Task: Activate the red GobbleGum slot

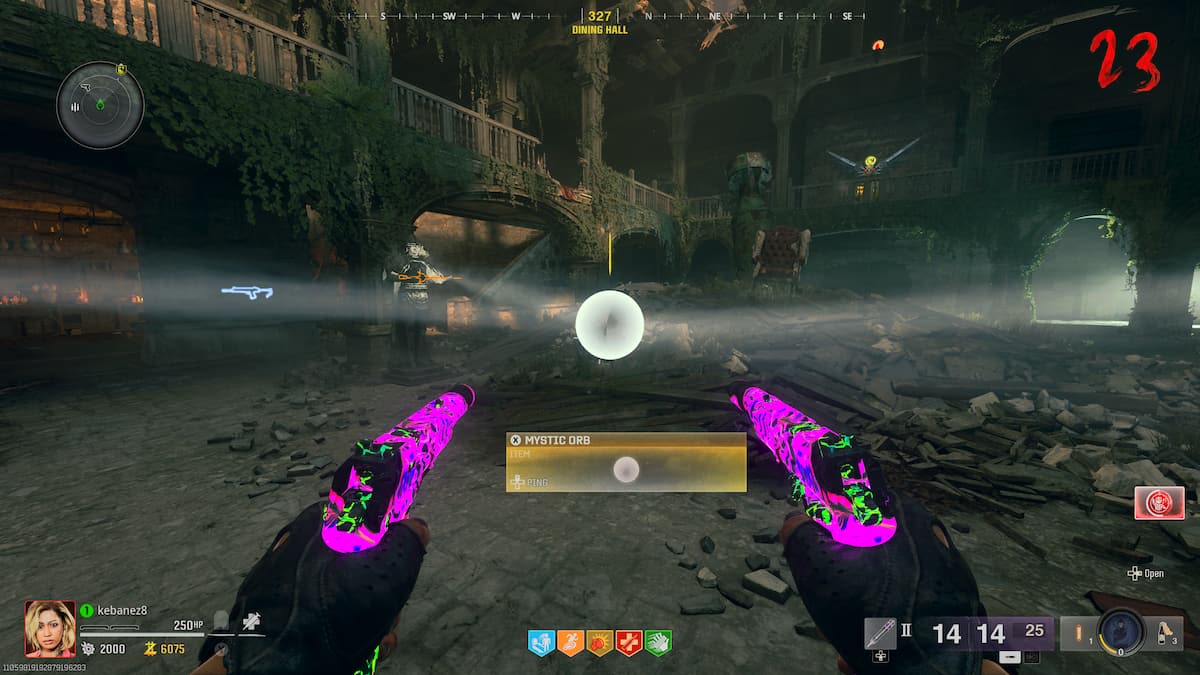Action: pyautogui.click(x=1159, y=502)
